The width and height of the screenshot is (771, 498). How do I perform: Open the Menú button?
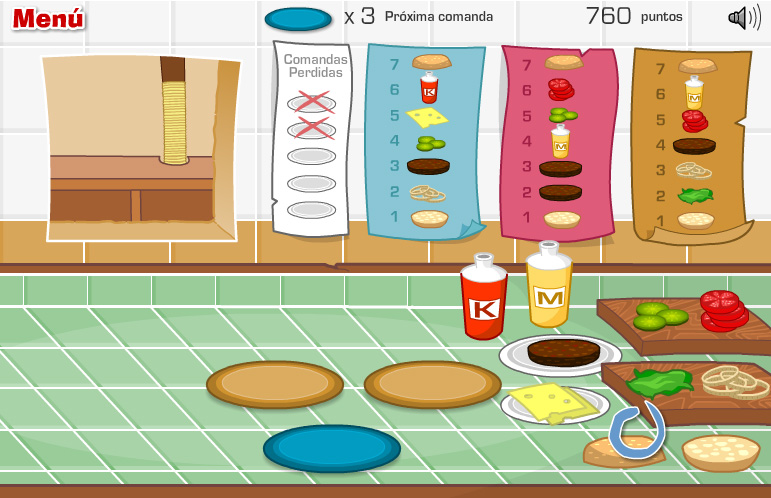[48, 18]
